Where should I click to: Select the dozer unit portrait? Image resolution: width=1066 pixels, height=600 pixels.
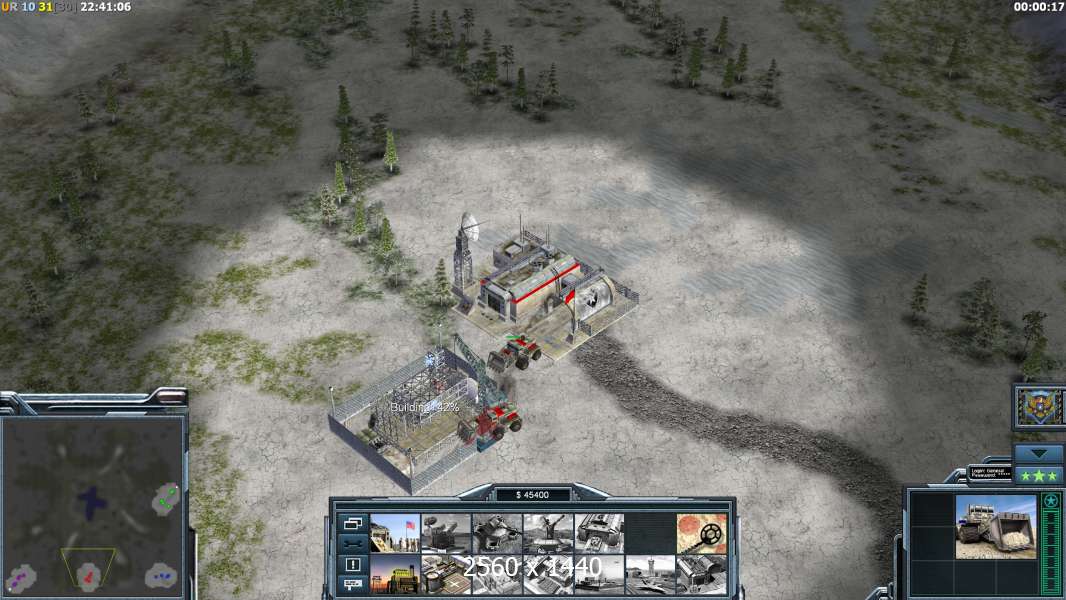click(996, 527)
